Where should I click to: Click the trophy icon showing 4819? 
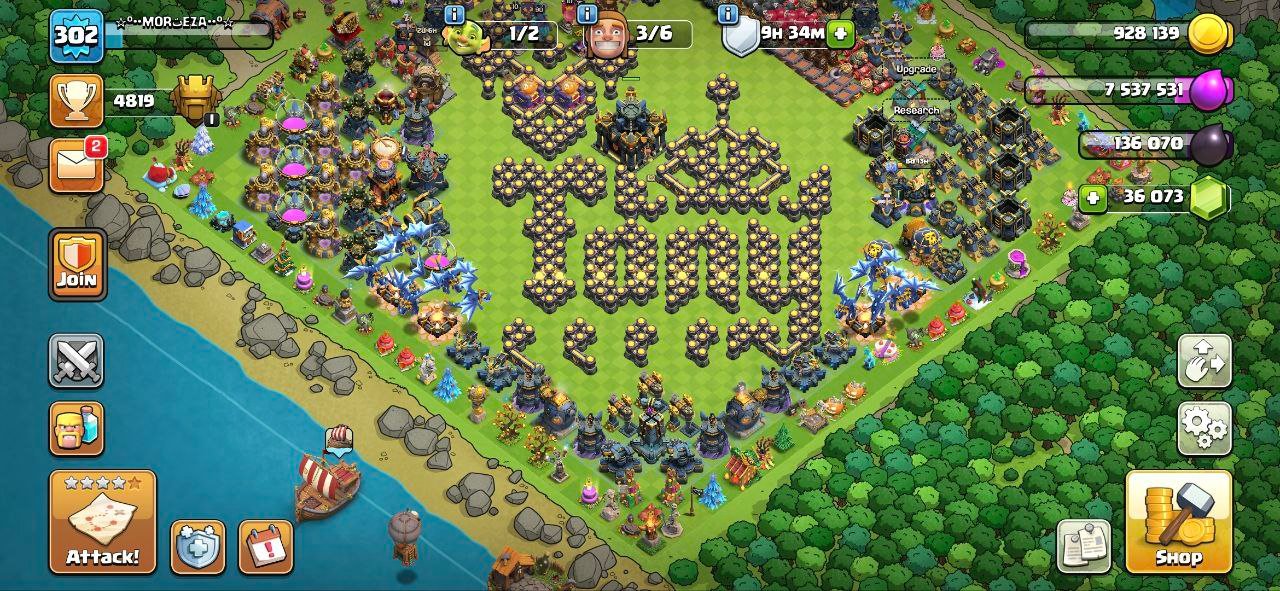pyautogui.click(x=77, y=102)
